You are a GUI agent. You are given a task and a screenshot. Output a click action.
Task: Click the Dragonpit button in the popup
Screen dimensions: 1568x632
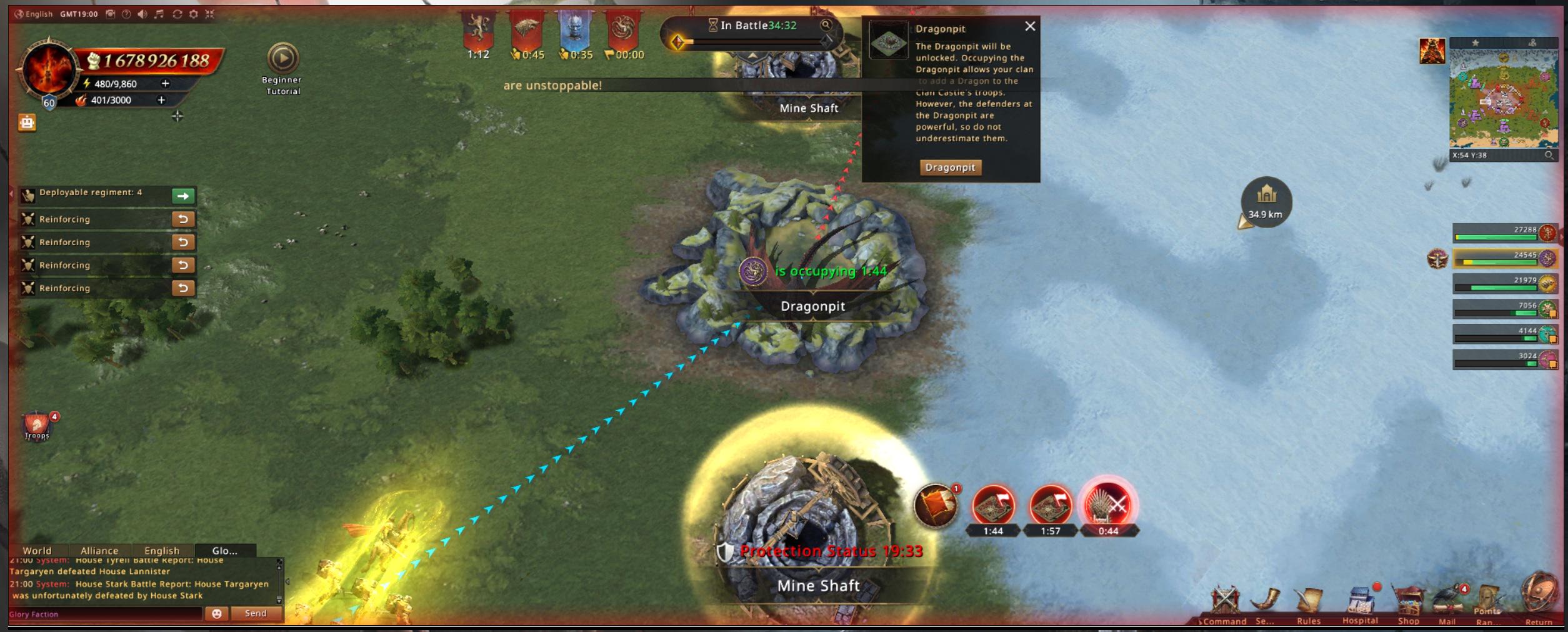tap(950, 168)
